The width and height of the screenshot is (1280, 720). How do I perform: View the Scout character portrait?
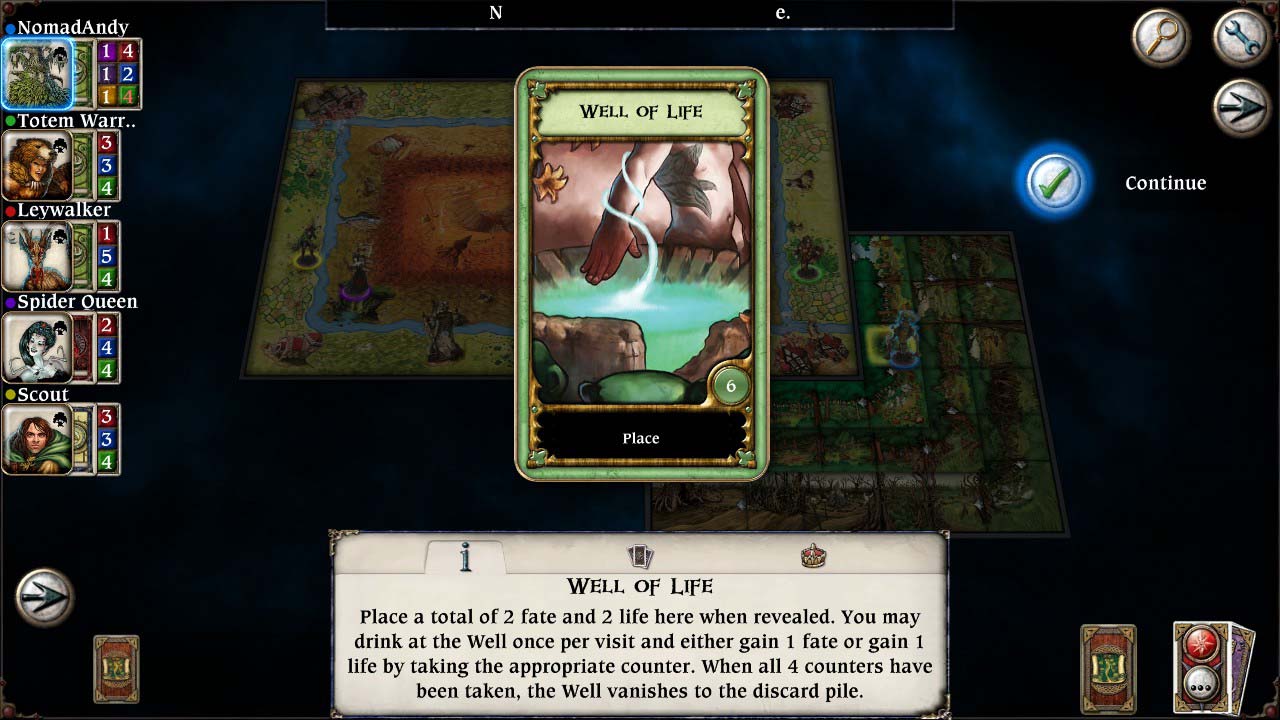pos(37,440)
